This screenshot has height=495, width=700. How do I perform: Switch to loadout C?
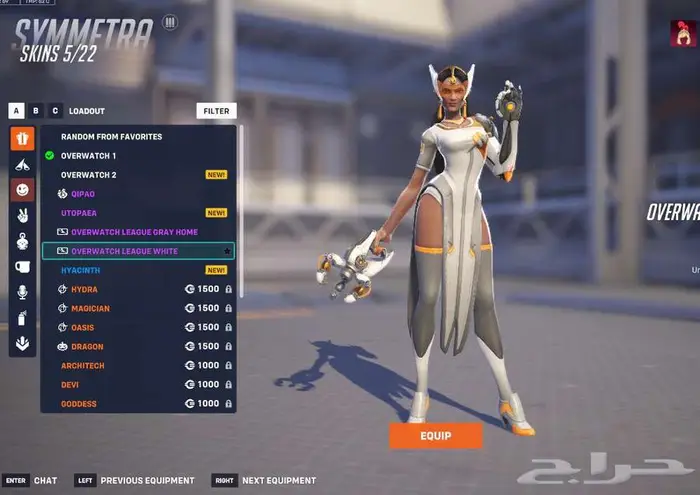click(x=55, y=111)
